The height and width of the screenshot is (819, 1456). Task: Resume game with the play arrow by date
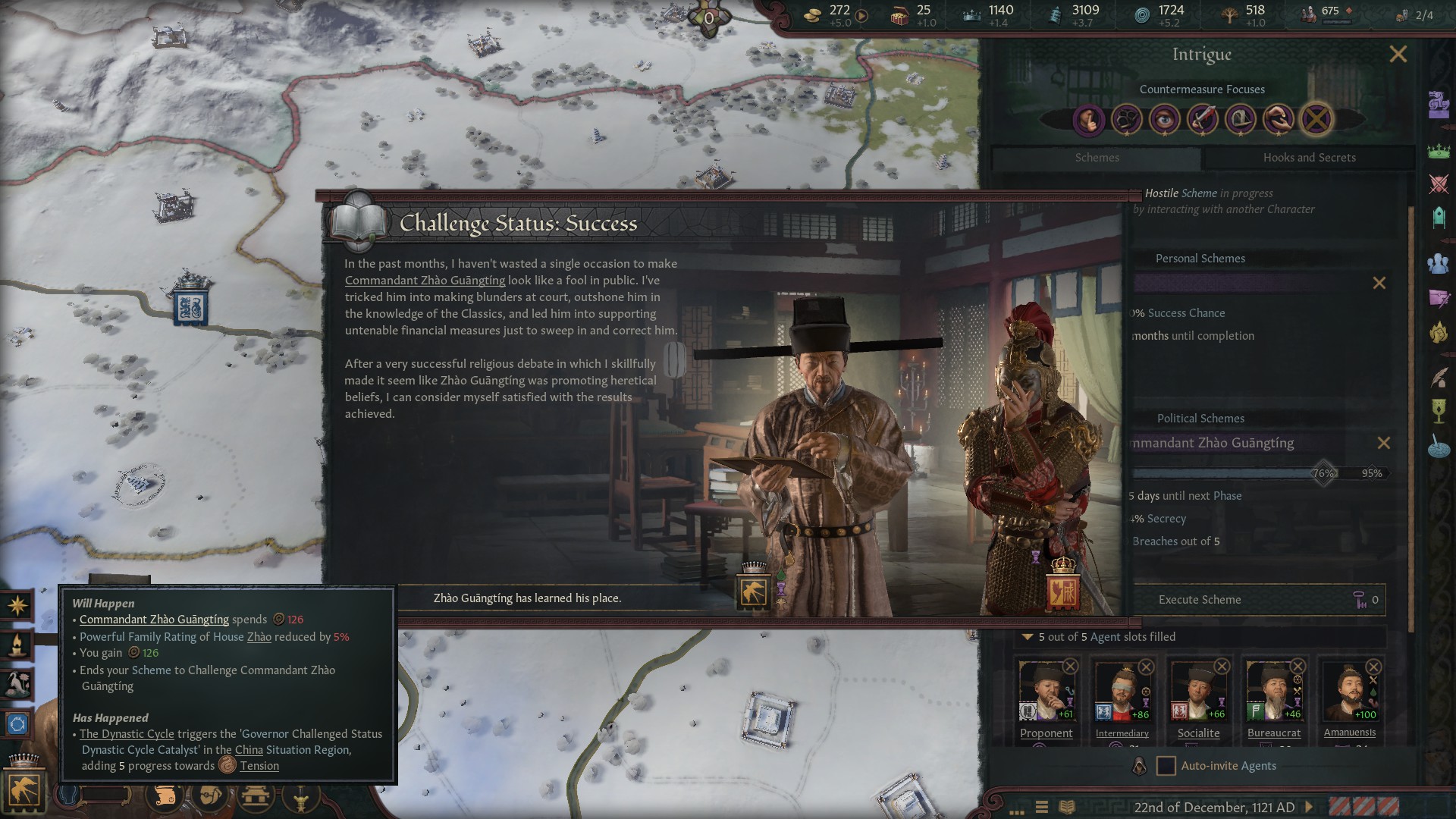[x=1309, y=807]
